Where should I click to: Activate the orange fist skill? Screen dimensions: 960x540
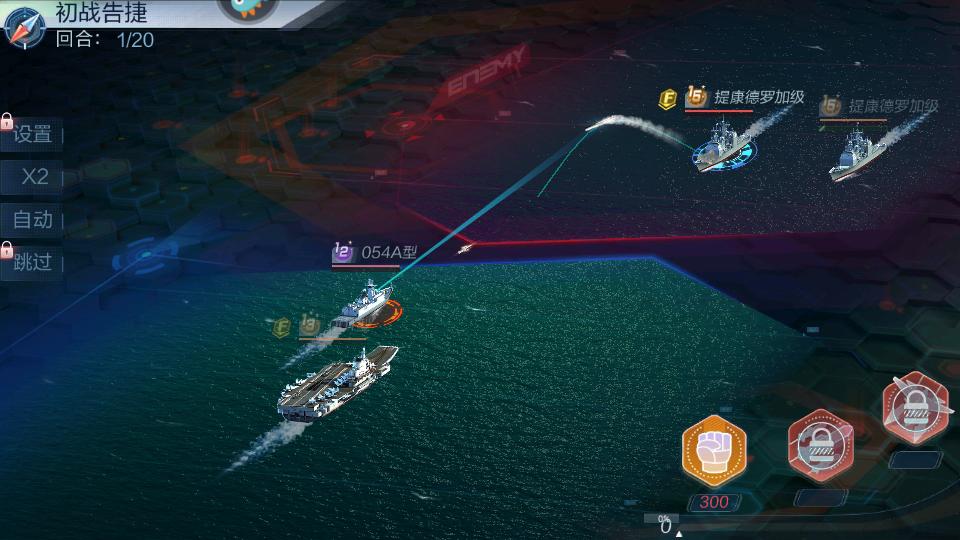pyautogui.click(x=714, y=450)
